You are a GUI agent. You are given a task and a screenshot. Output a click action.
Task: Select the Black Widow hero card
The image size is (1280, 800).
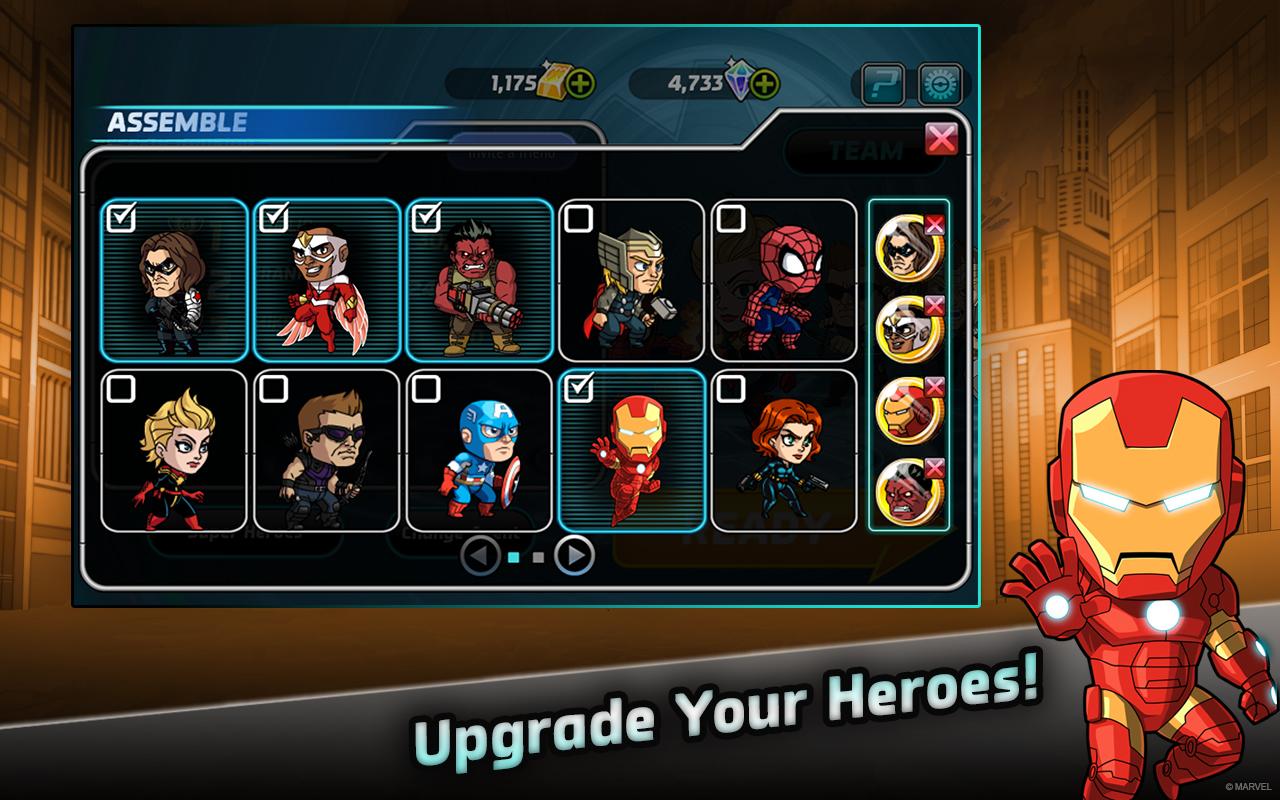pos(784,450)
